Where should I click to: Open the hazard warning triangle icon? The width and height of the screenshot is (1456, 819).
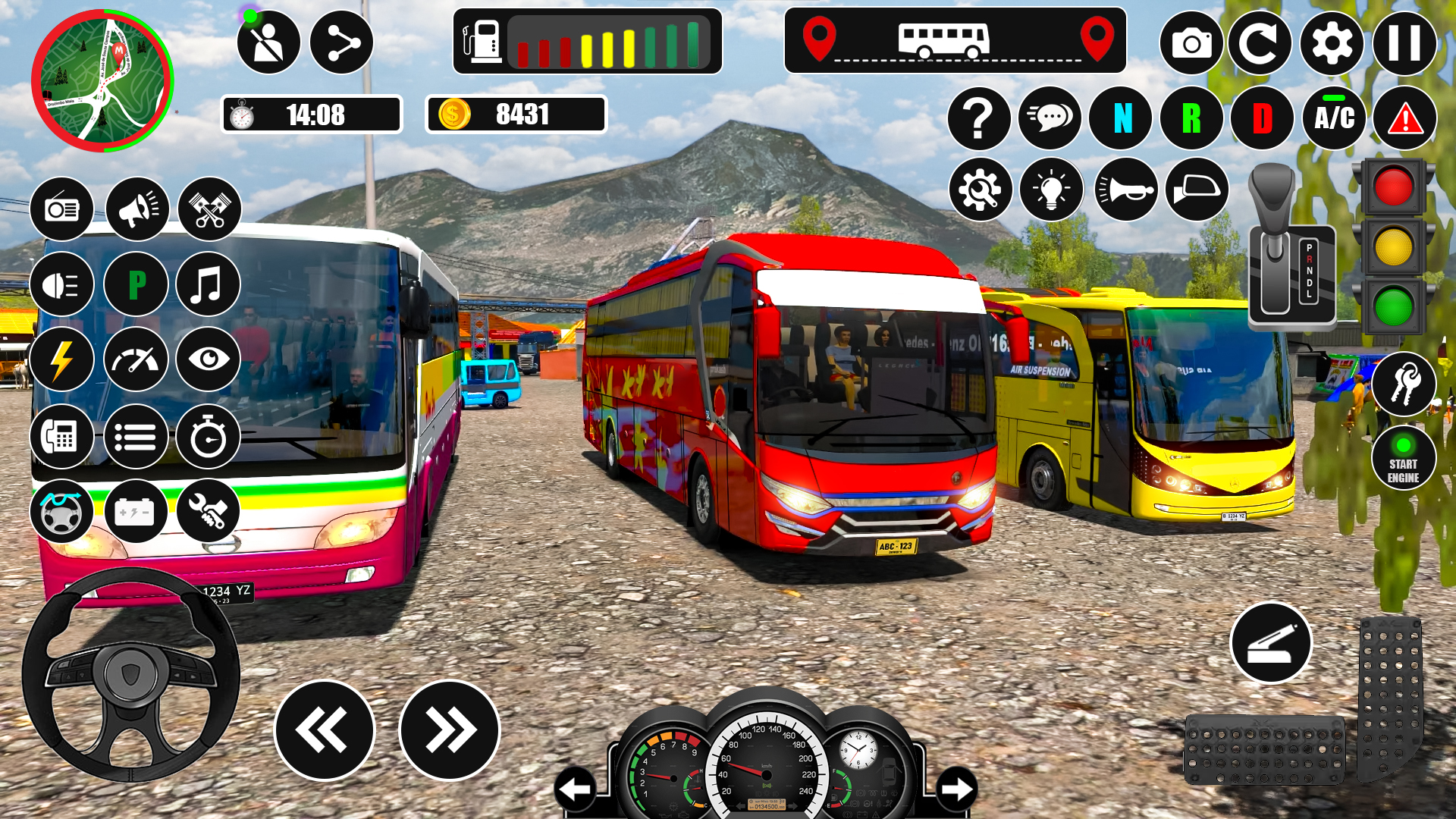point(1404,119)
